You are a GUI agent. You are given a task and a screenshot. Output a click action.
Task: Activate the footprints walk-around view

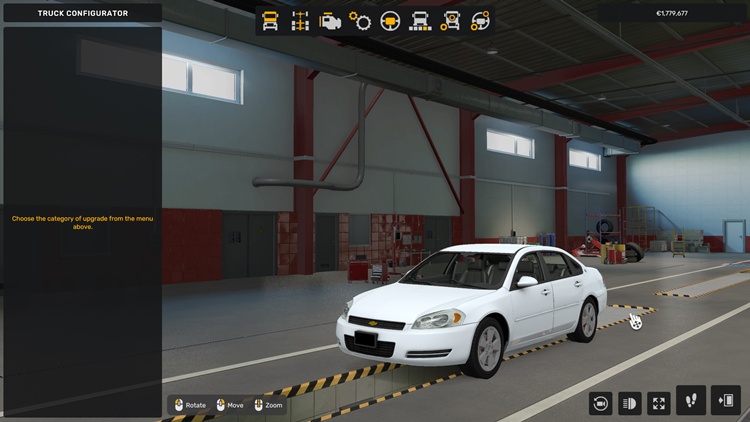691,401
